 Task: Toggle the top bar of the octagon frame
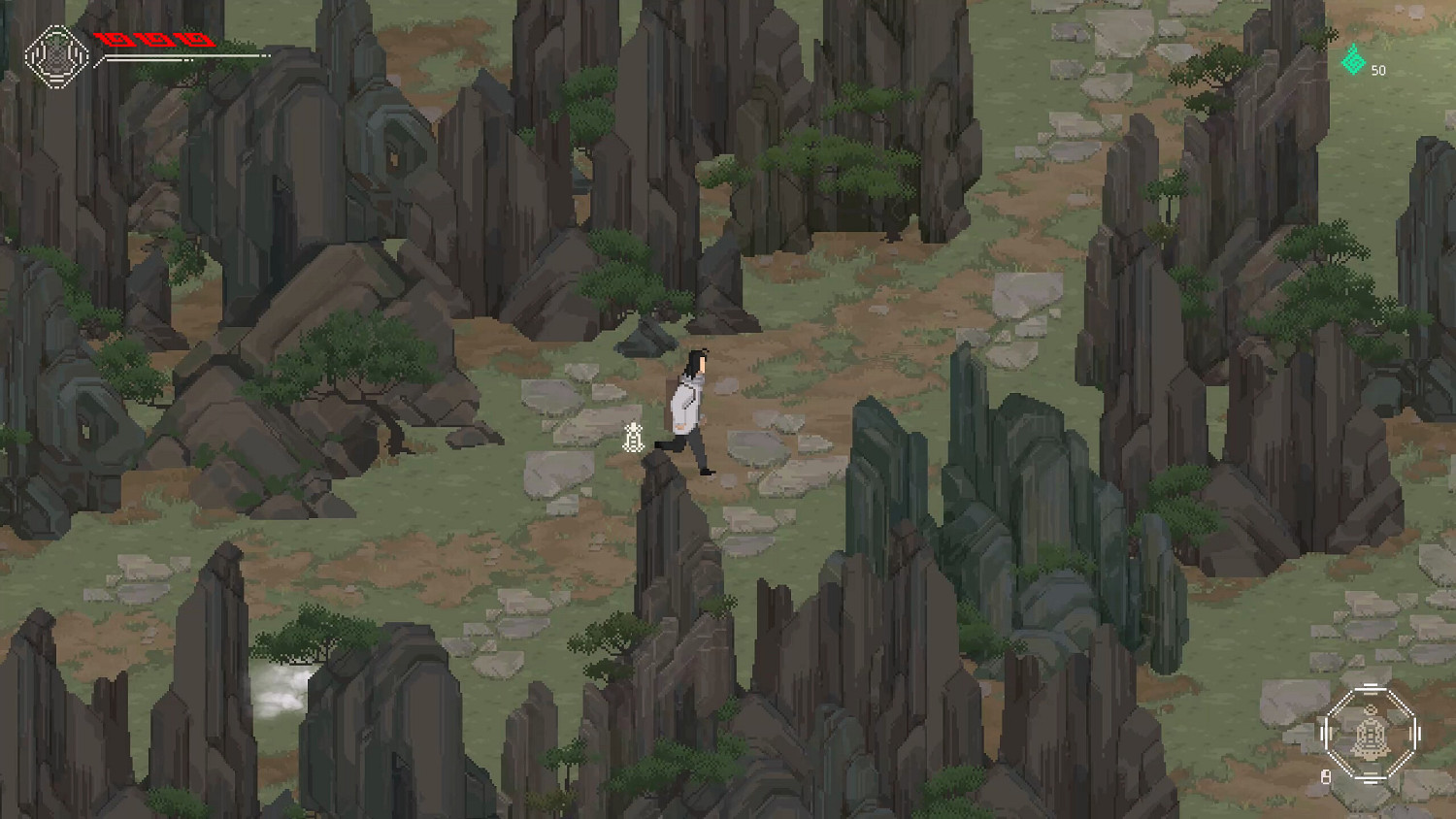(x=1371, y=687)
